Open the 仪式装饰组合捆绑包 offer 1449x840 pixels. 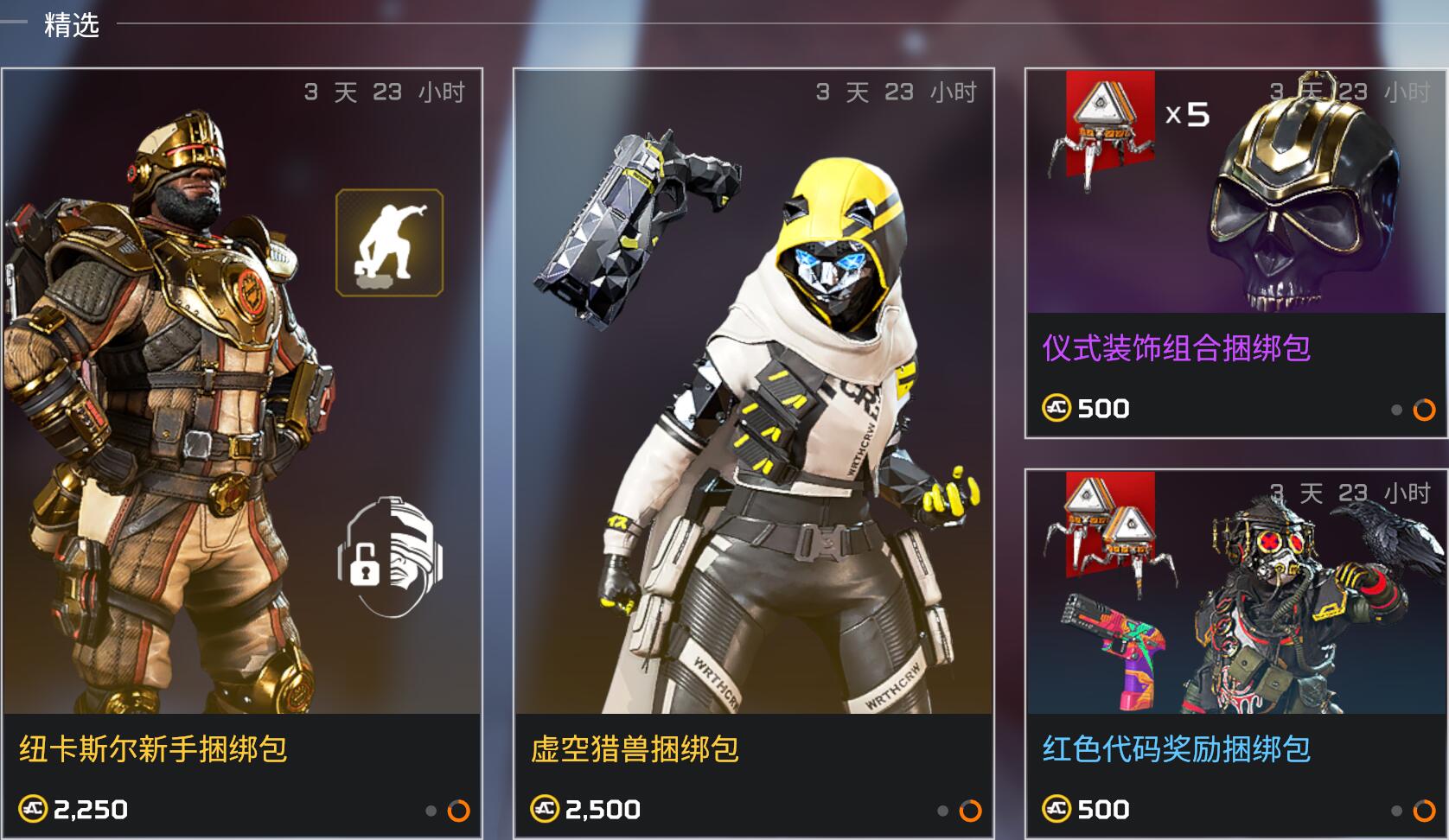1236,253
